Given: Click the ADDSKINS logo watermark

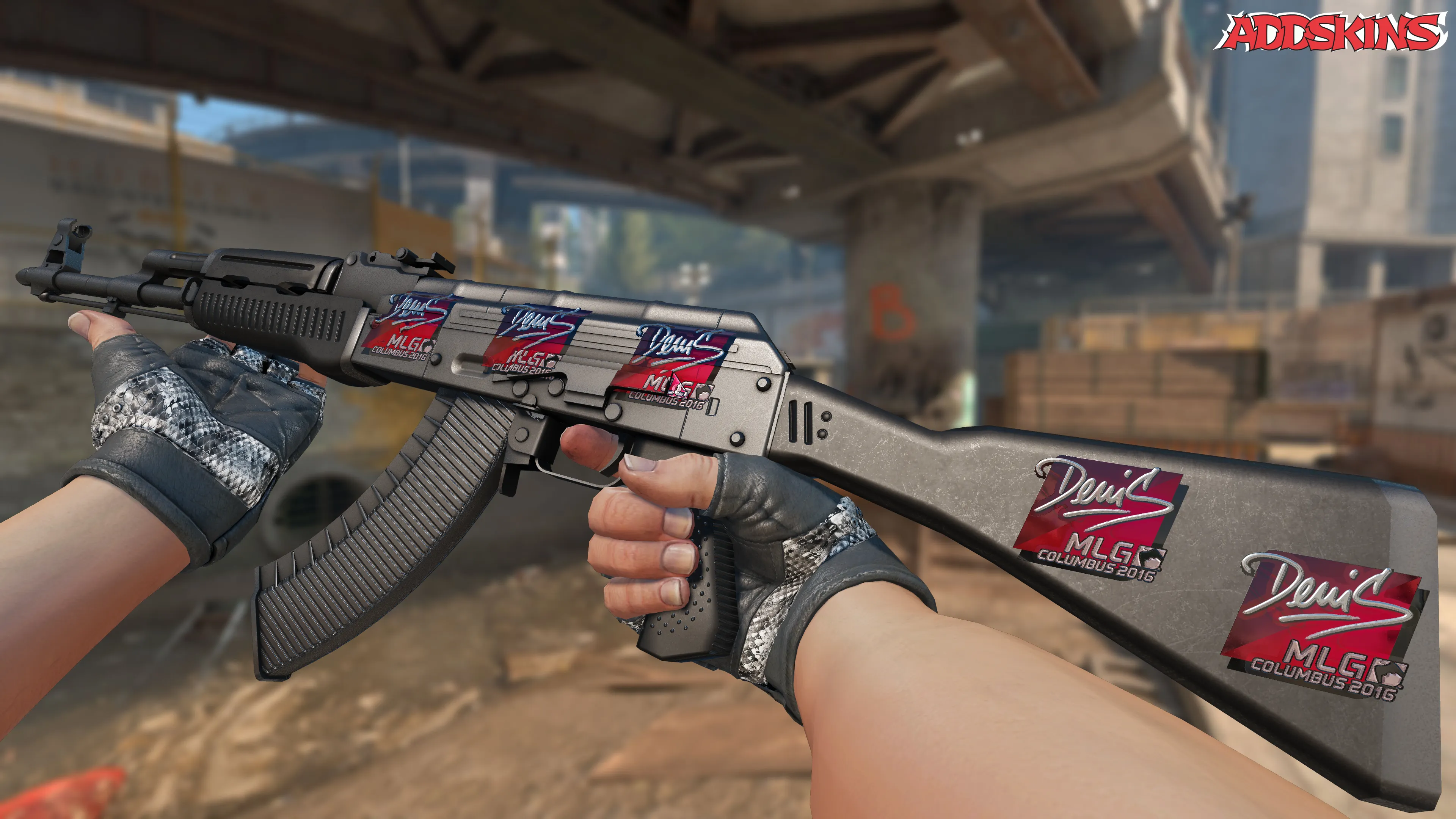Looking at the screenshot, I should 1332,32.
